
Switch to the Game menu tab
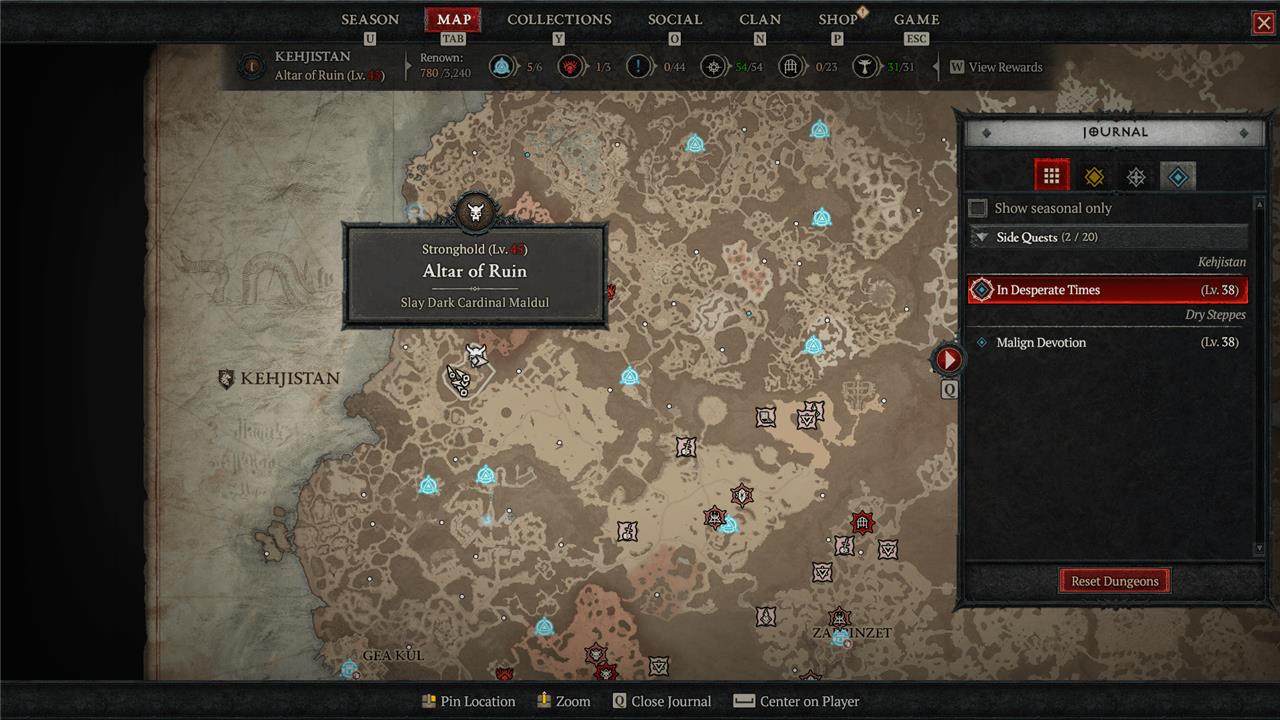point(916,20)
